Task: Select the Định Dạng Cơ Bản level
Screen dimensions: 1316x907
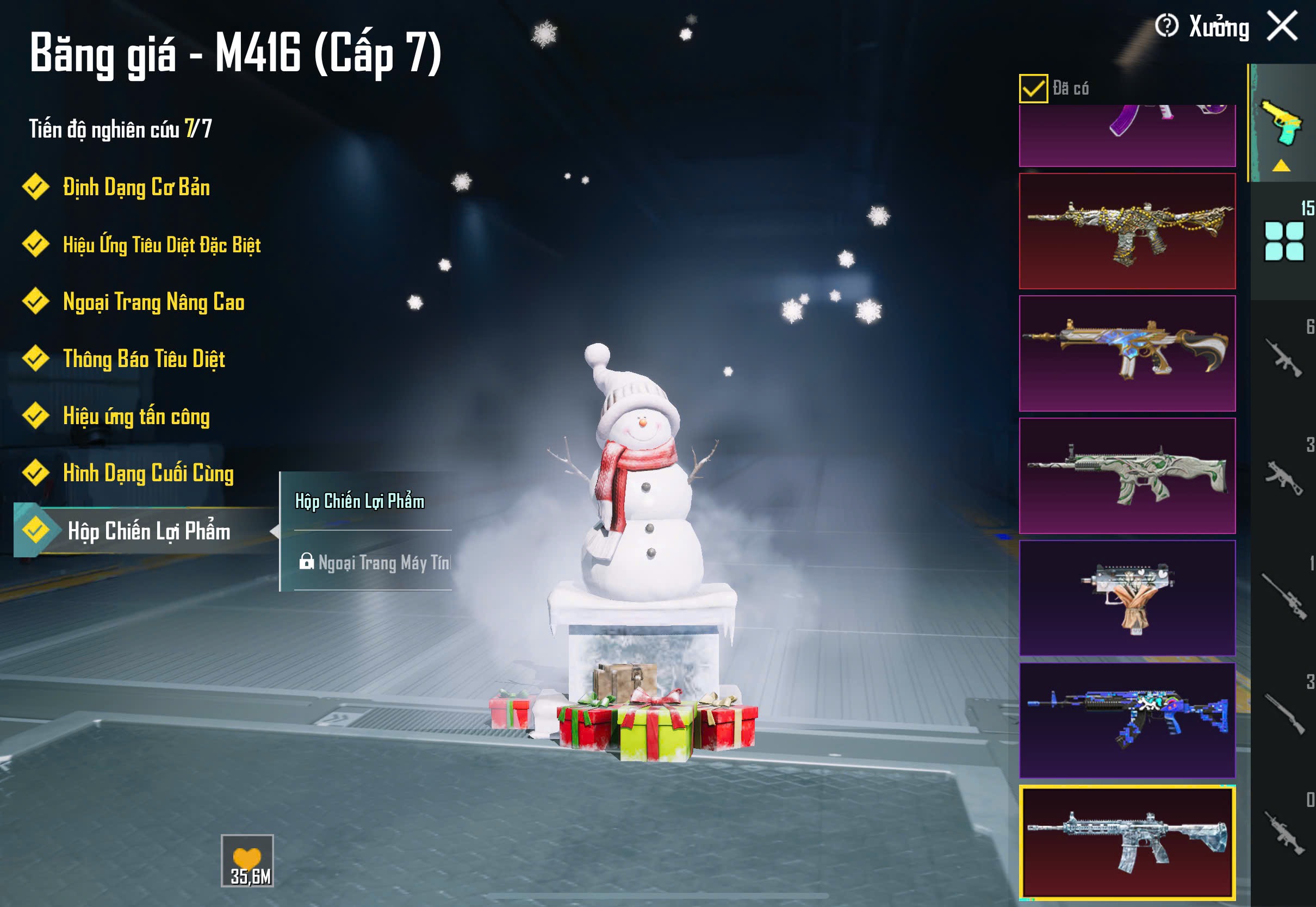Action: pyautogui.click(x=135, y=188)
